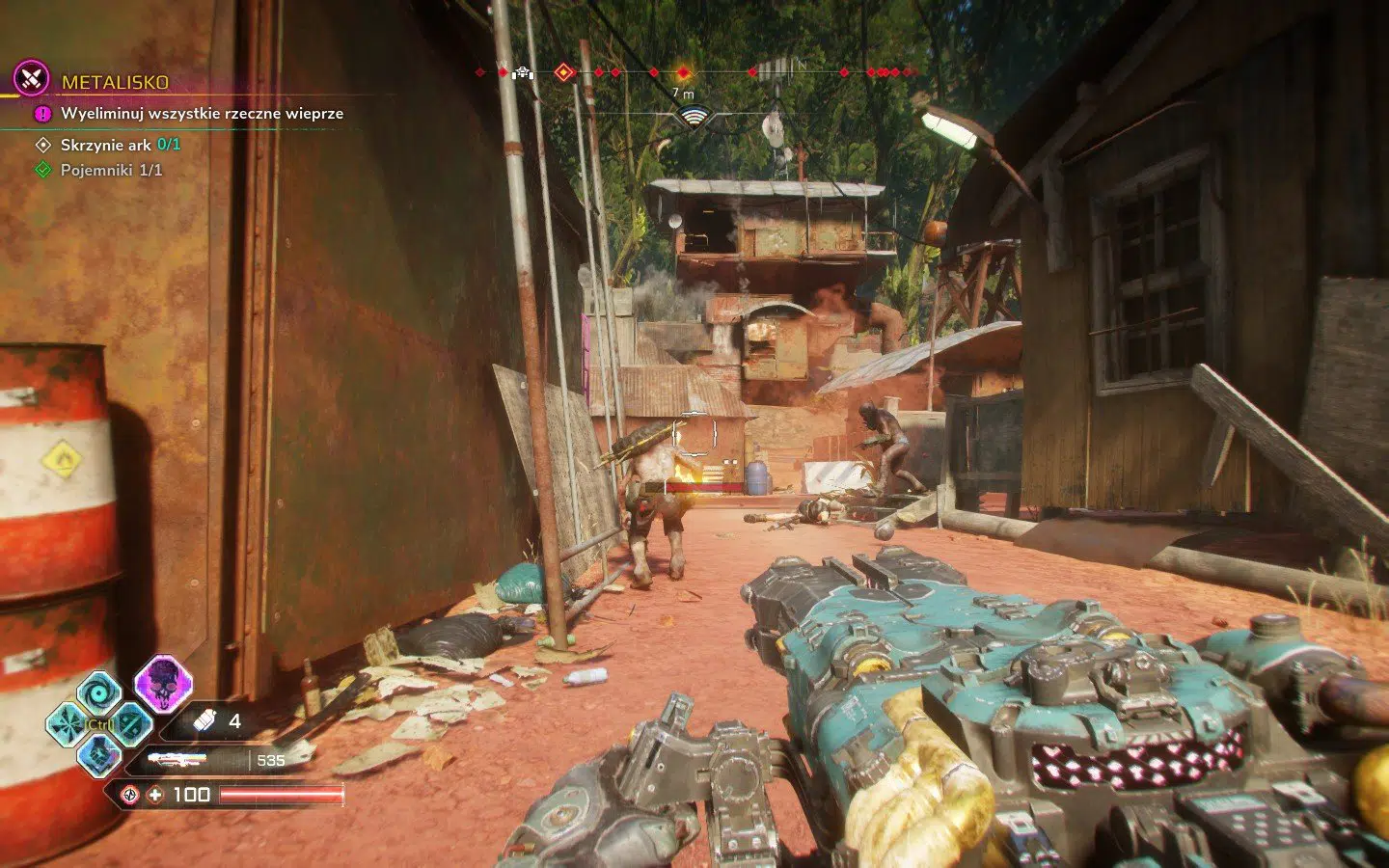
Task: Click the [Ctrl] keybind prompt
Action: coord(99,723)
